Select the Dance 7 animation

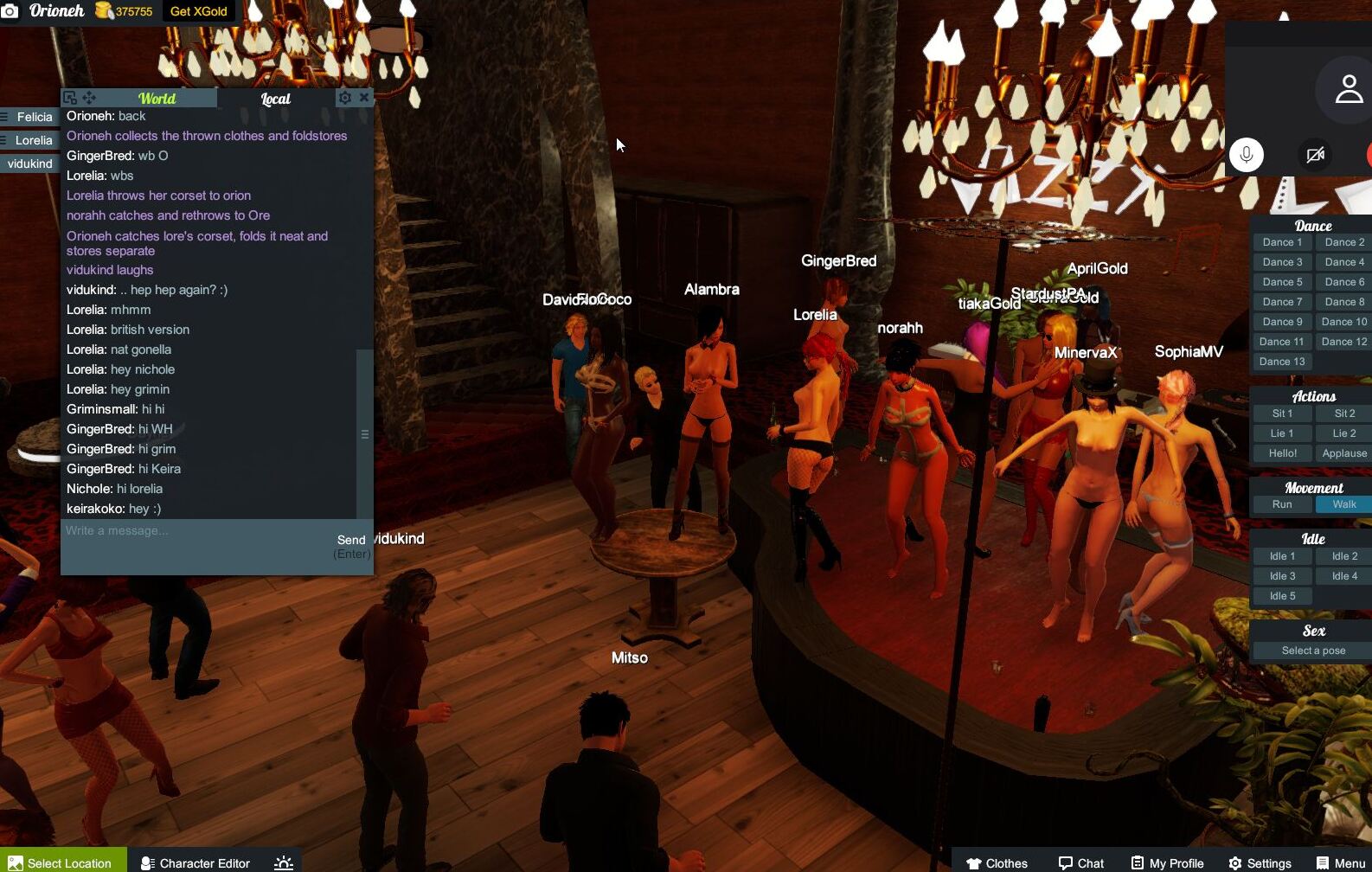click(x=1281, y=301)
